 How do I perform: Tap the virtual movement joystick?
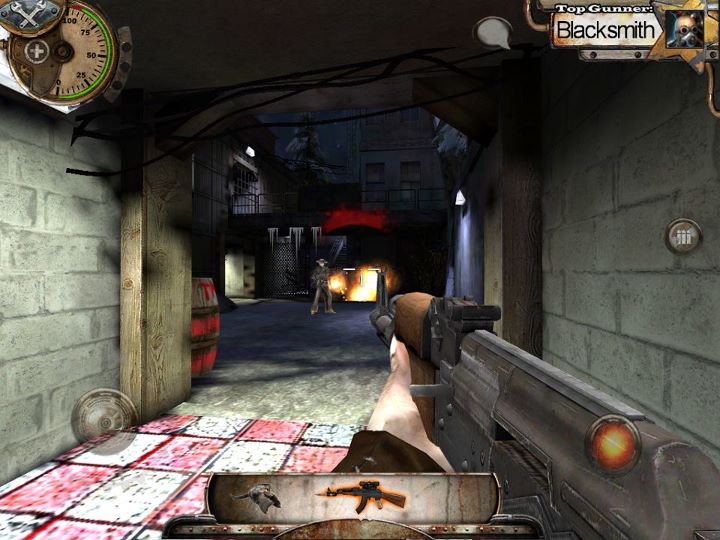tap(104, 416)
